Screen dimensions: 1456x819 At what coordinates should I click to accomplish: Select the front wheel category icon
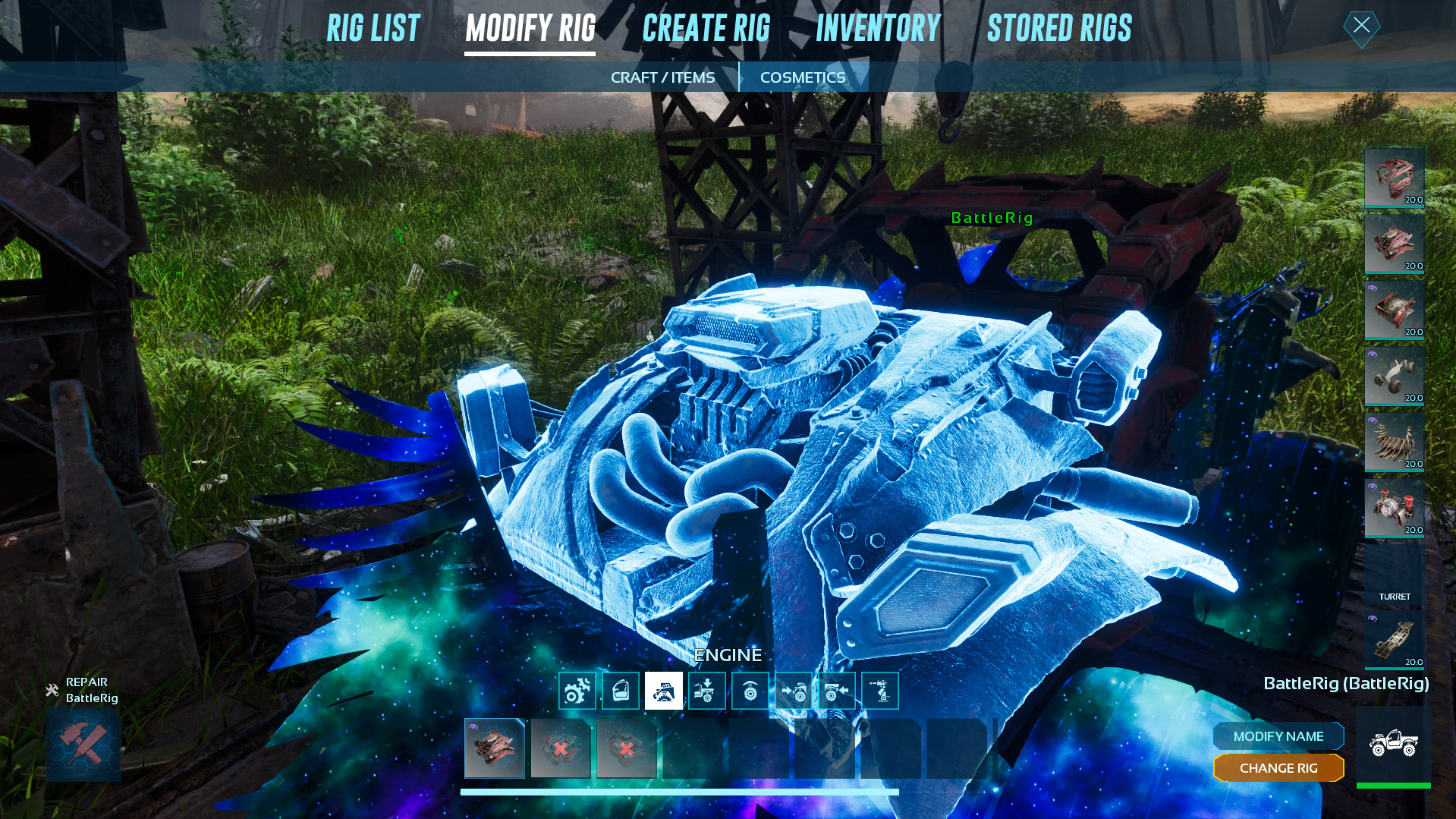tap(793, 690)
